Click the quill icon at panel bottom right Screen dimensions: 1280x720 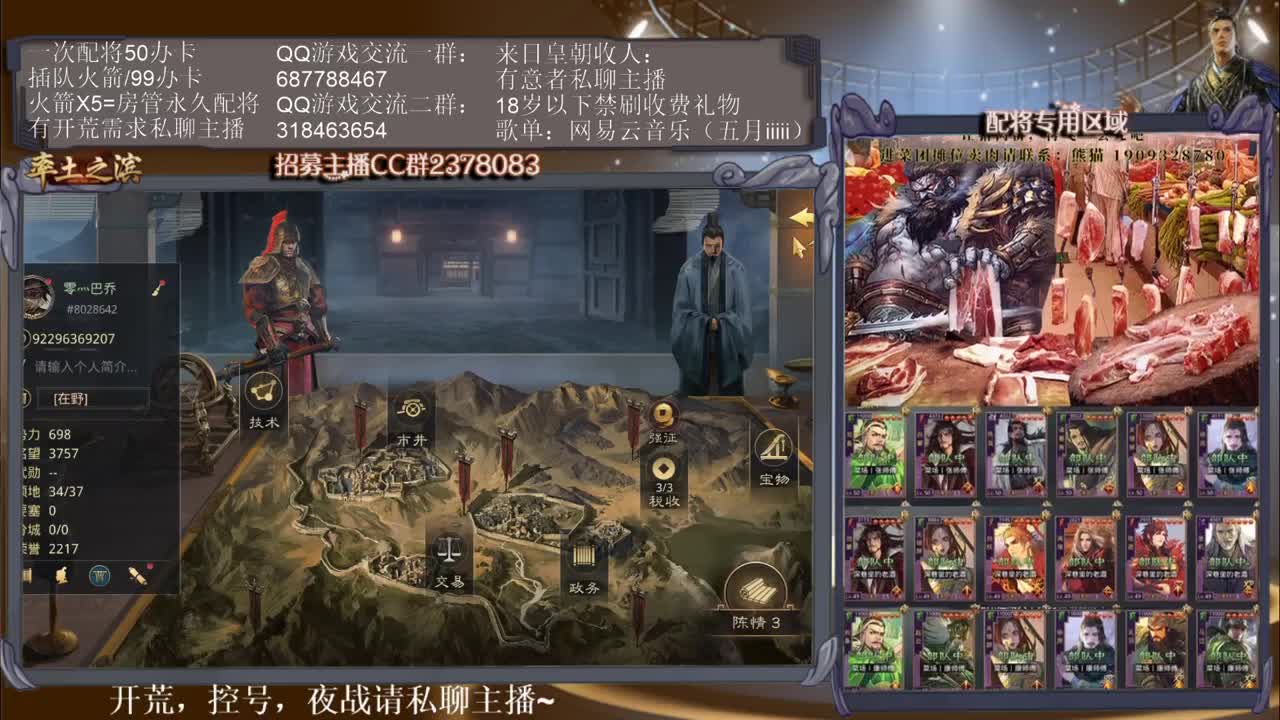point(137,577)
